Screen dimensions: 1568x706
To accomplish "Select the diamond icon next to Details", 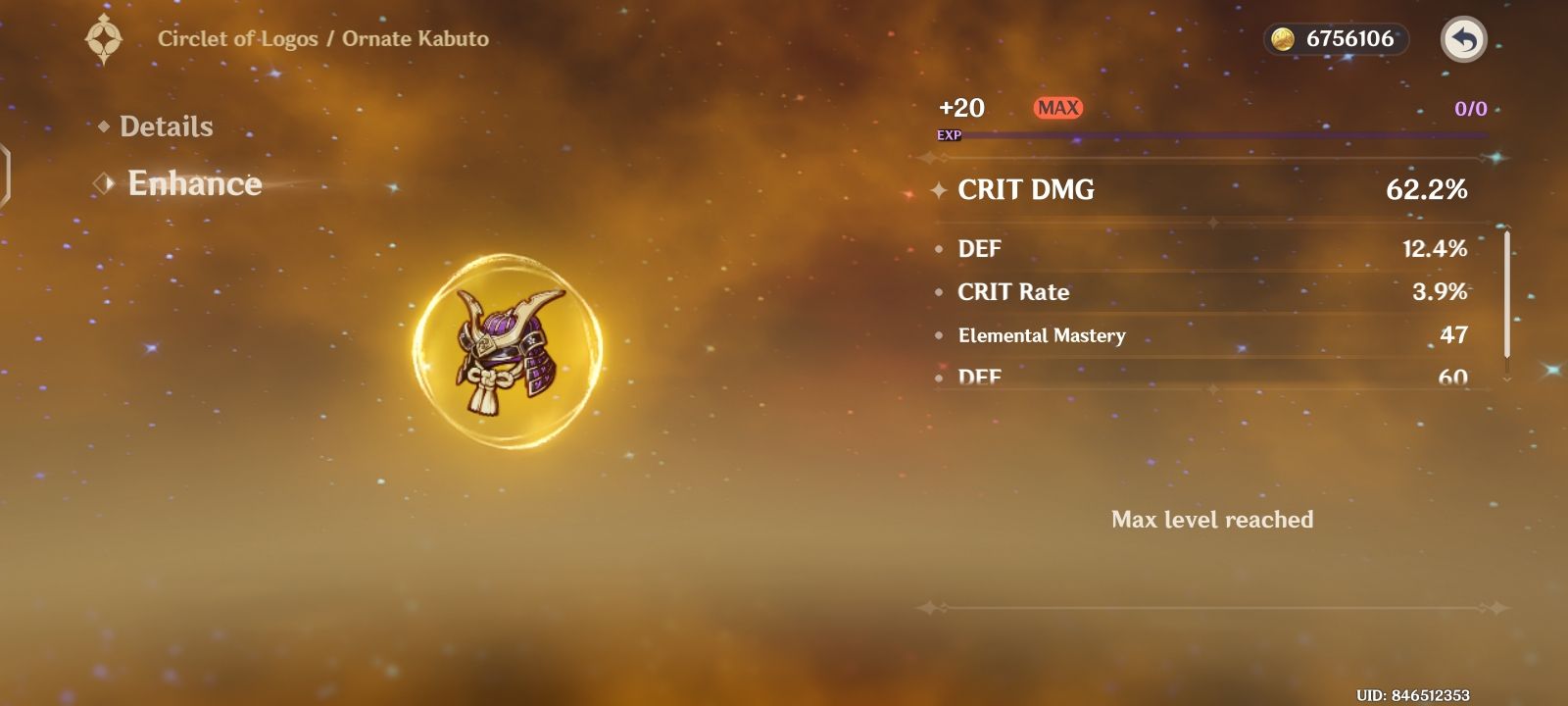I will [104, 126].
